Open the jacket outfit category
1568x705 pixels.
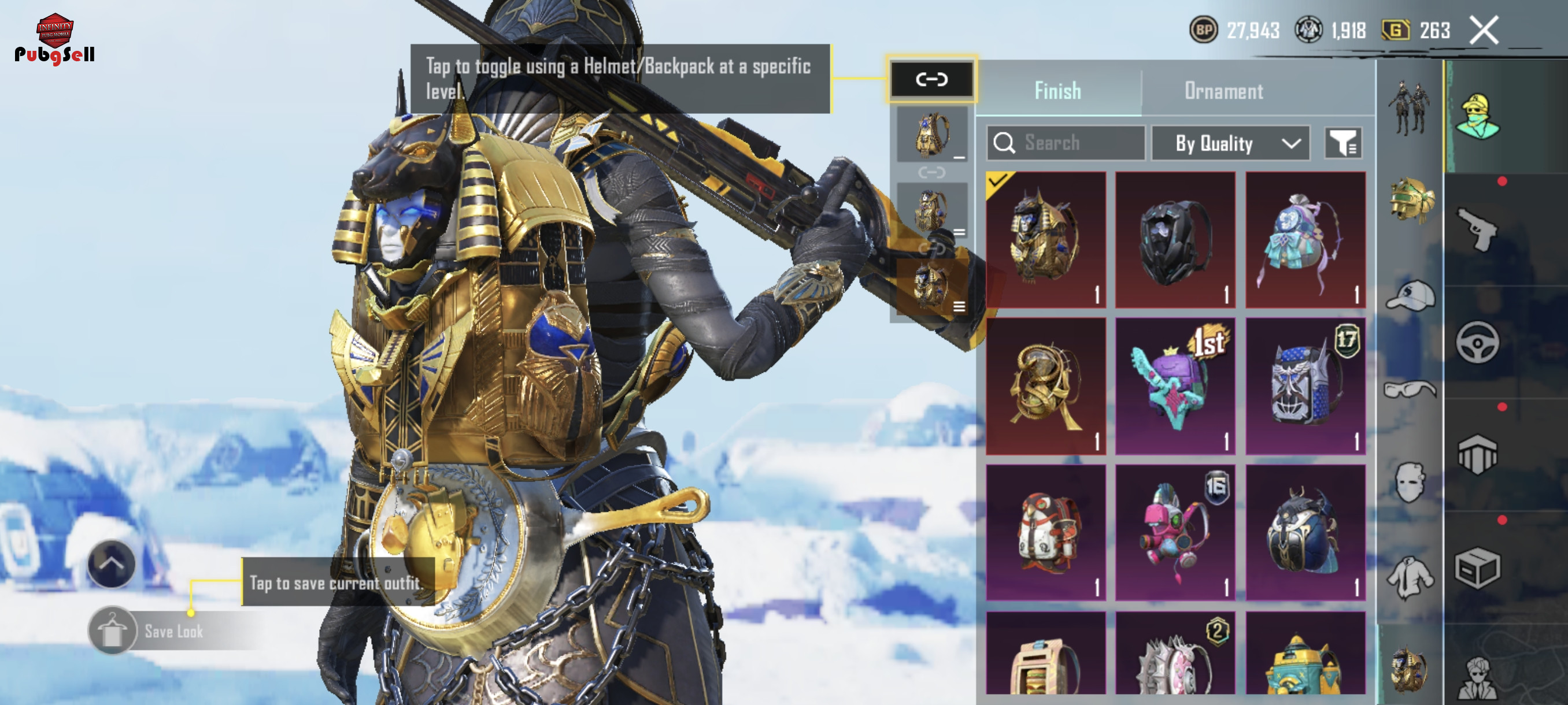click(x=1410, y=577)
